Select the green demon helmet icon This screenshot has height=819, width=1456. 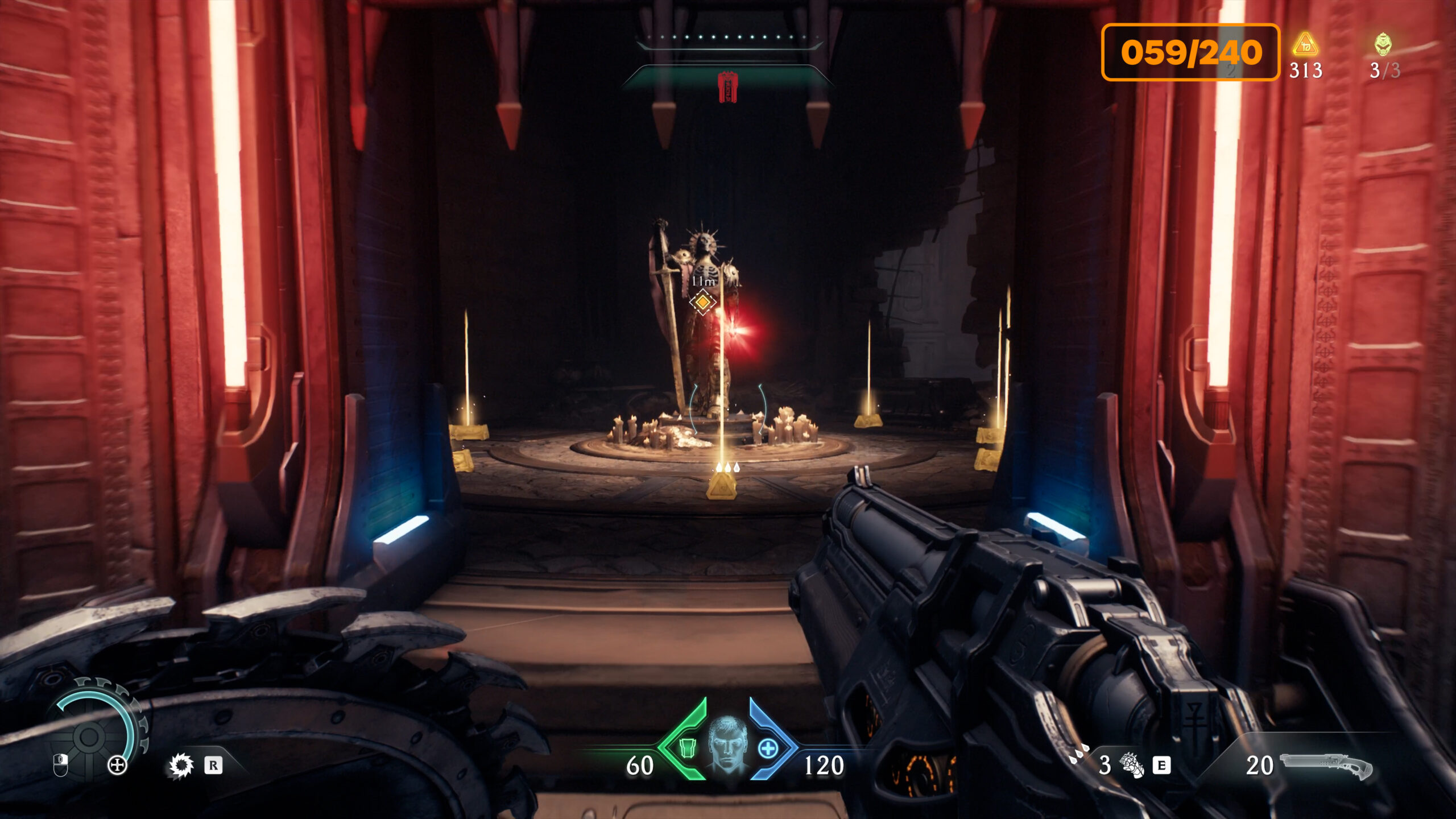click(1383, 44)
